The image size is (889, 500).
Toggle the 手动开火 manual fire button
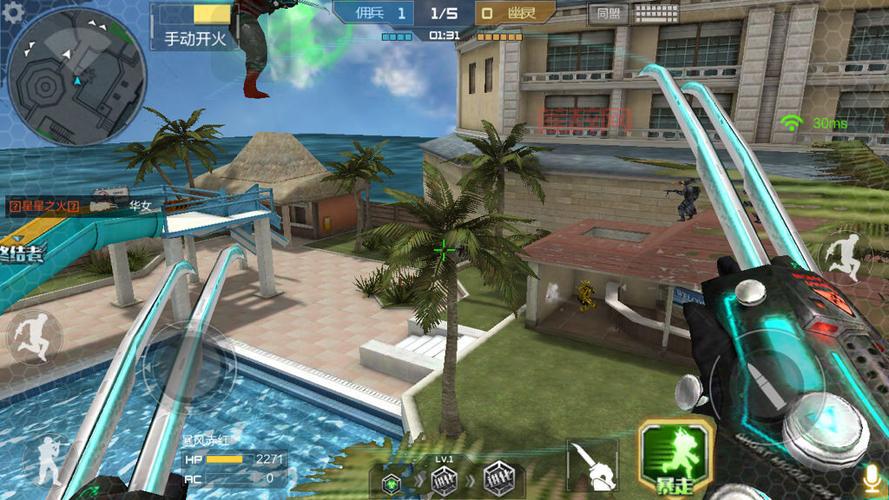click(x=195, y=39)
